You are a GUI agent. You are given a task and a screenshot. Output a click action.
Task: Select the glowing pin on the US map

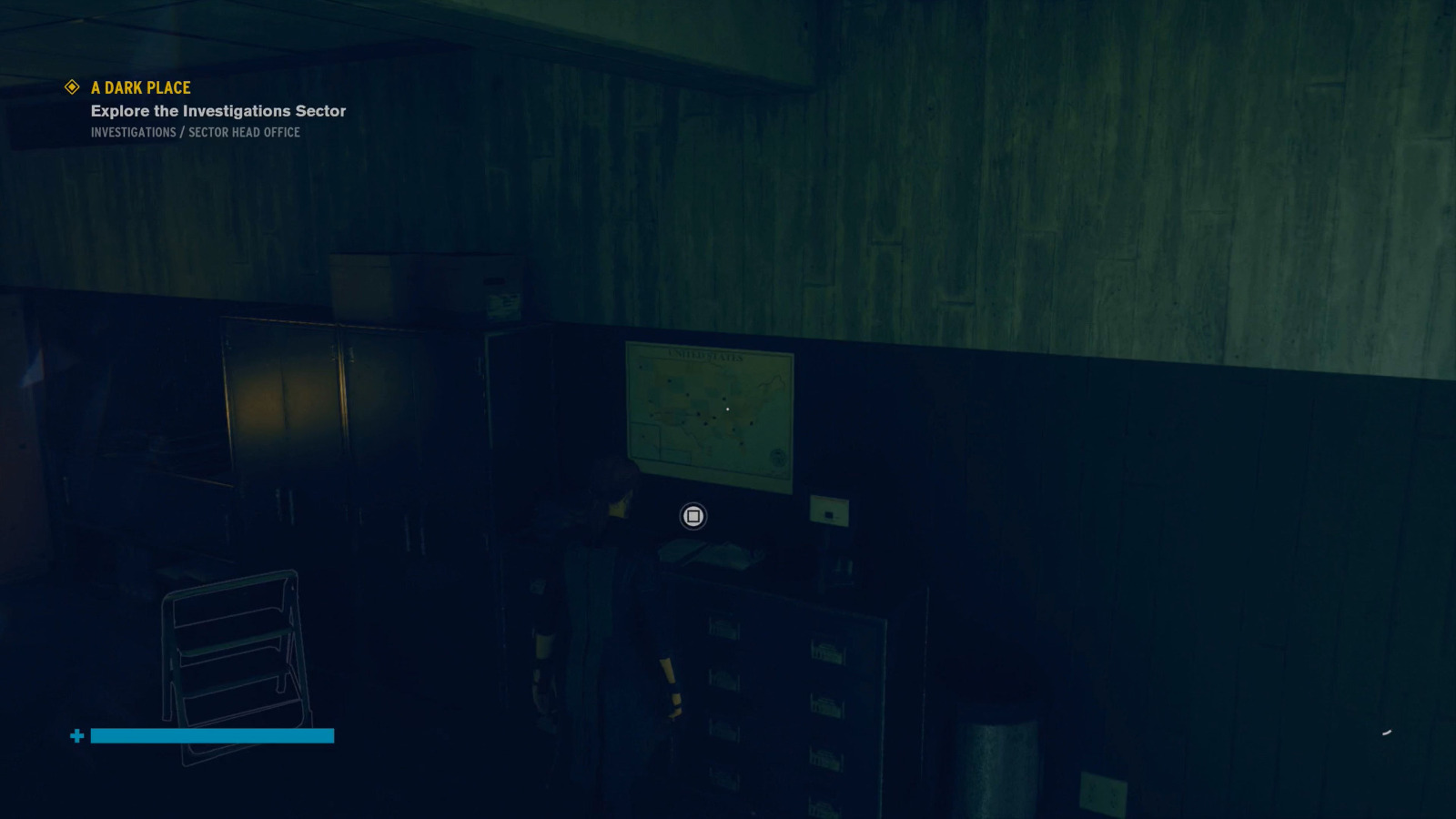point(727,409)
